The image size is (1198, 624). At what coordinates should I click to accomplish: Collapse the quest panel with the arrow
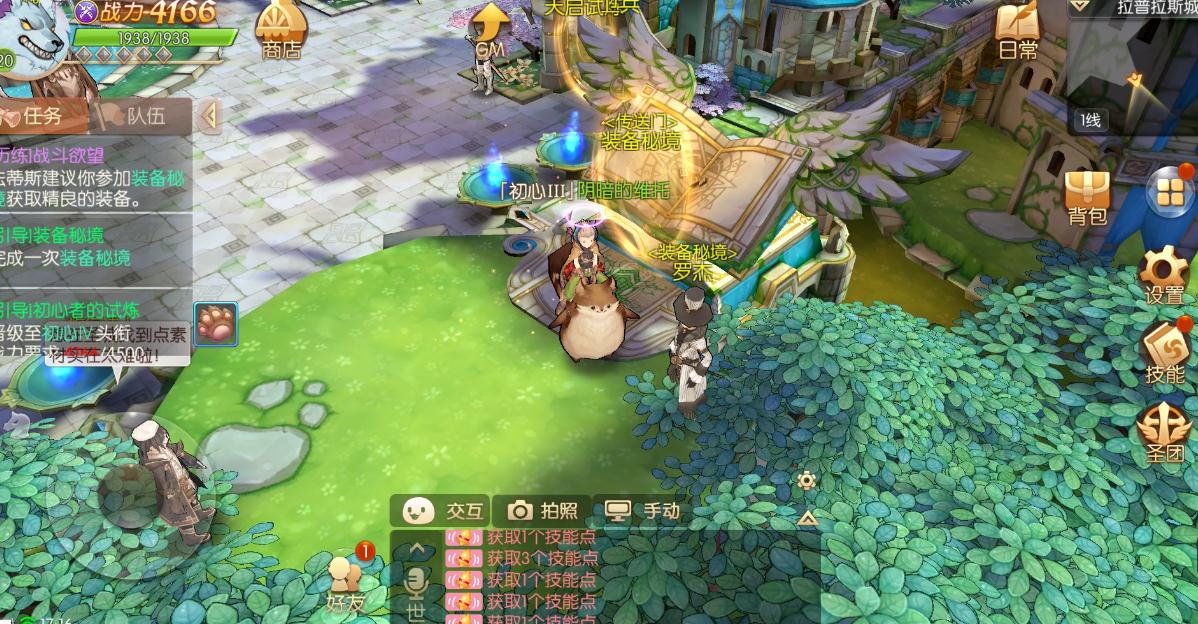pyautogui.click(x=210, y=116)
